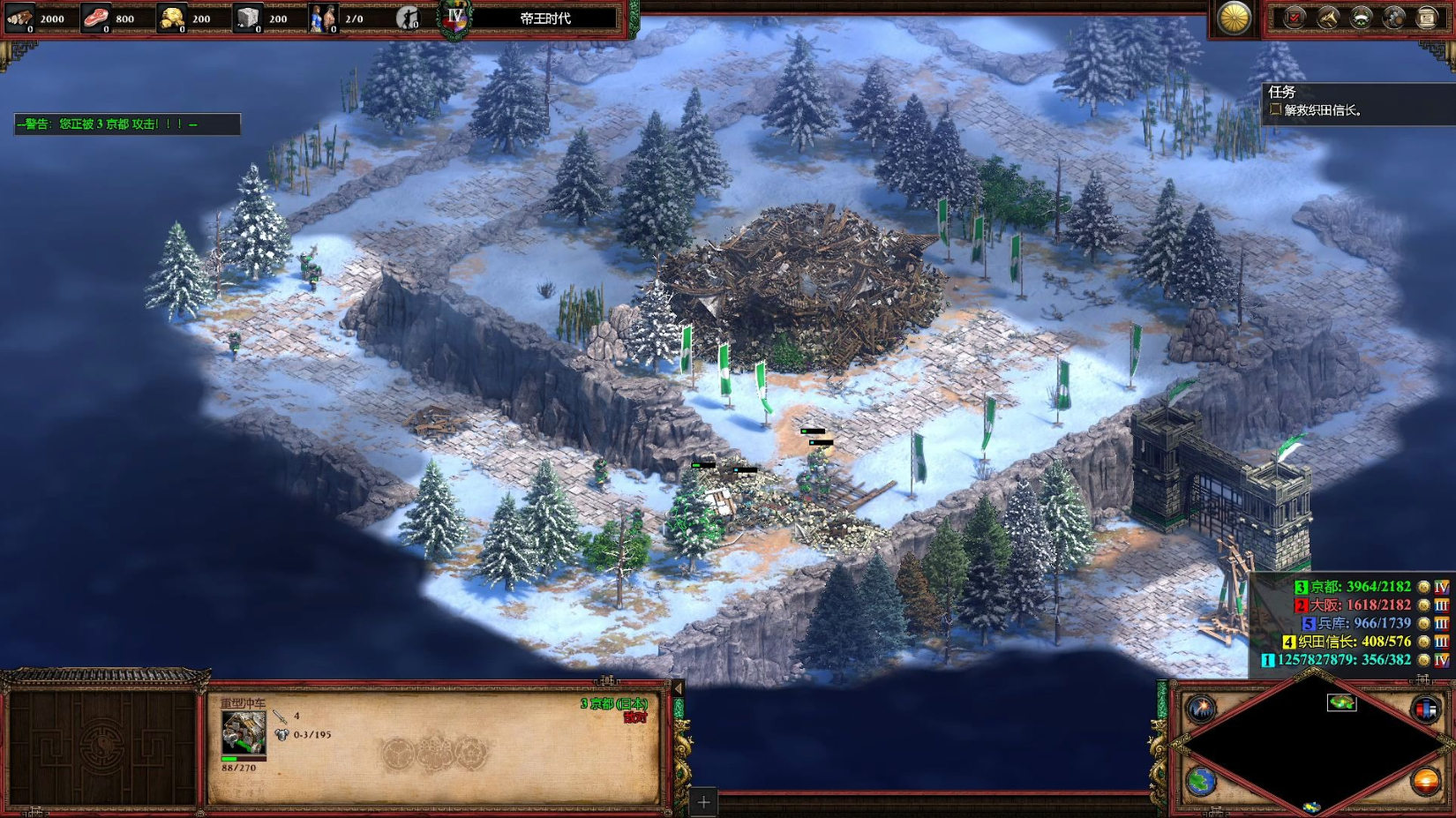
Task: Toggle the 解救织田信长 objective checkbox
Action: 1275,109
